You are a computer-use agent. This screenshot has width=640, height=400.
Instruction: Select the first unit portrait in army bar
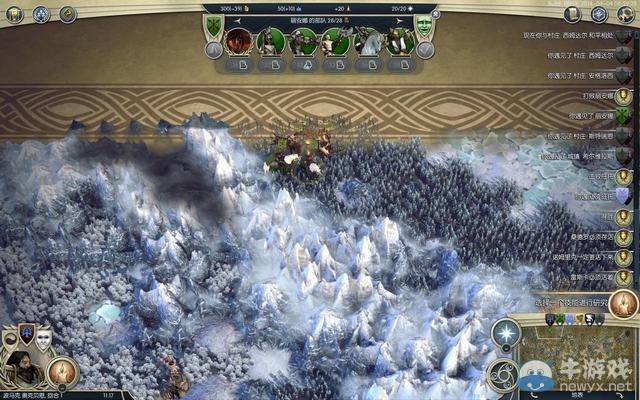point(238,41)
